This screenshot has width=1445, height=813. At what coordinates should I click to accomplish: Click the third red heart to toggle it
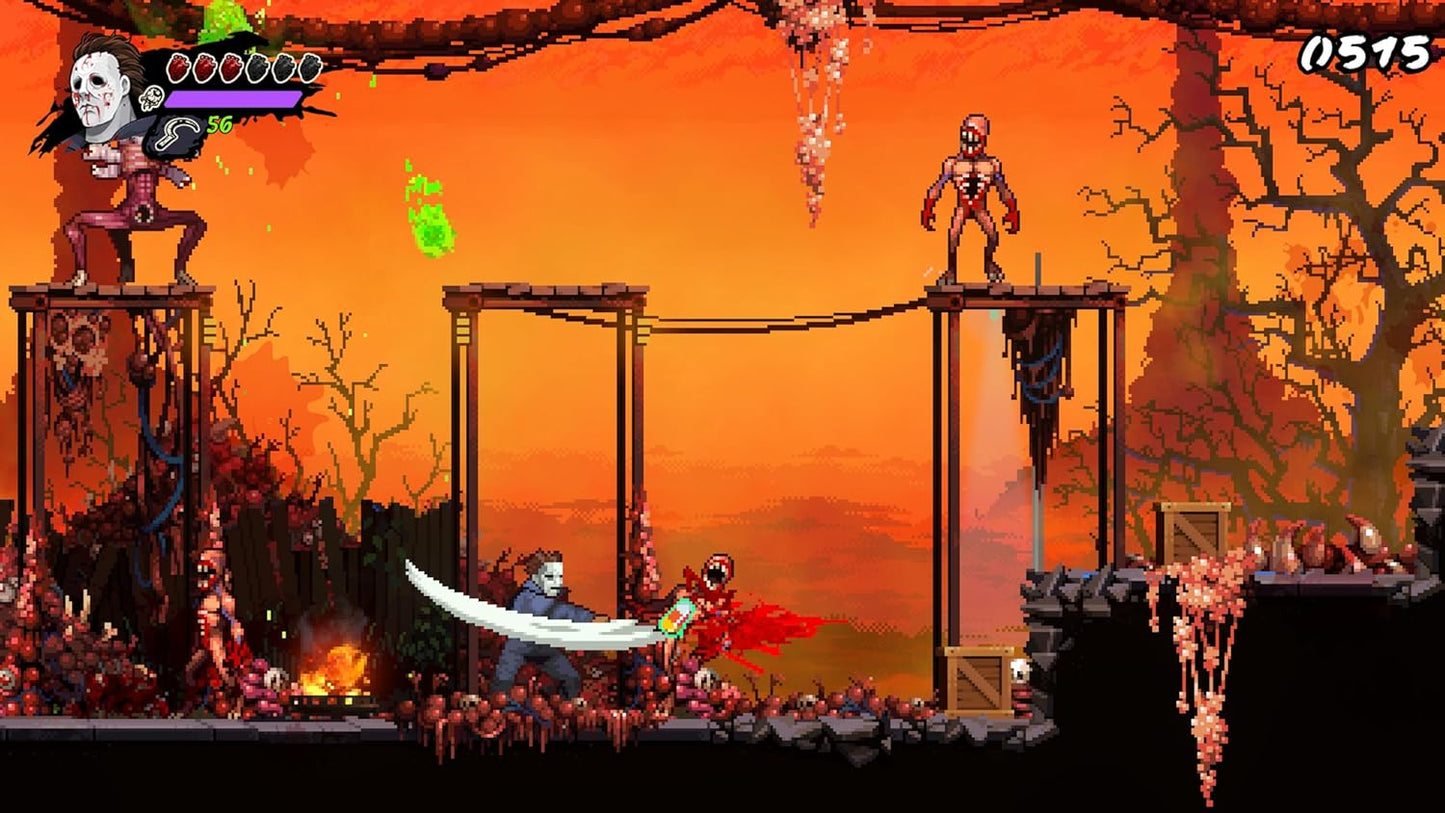point(231,66)
